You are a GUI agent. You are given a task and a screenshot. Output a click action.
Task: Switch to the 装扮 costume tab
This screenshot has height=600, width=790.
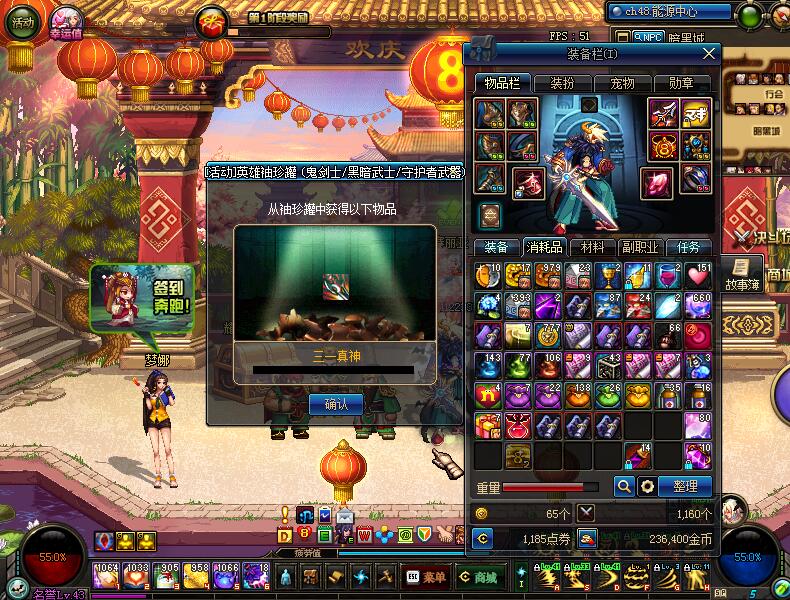click(x=562, y=83)
